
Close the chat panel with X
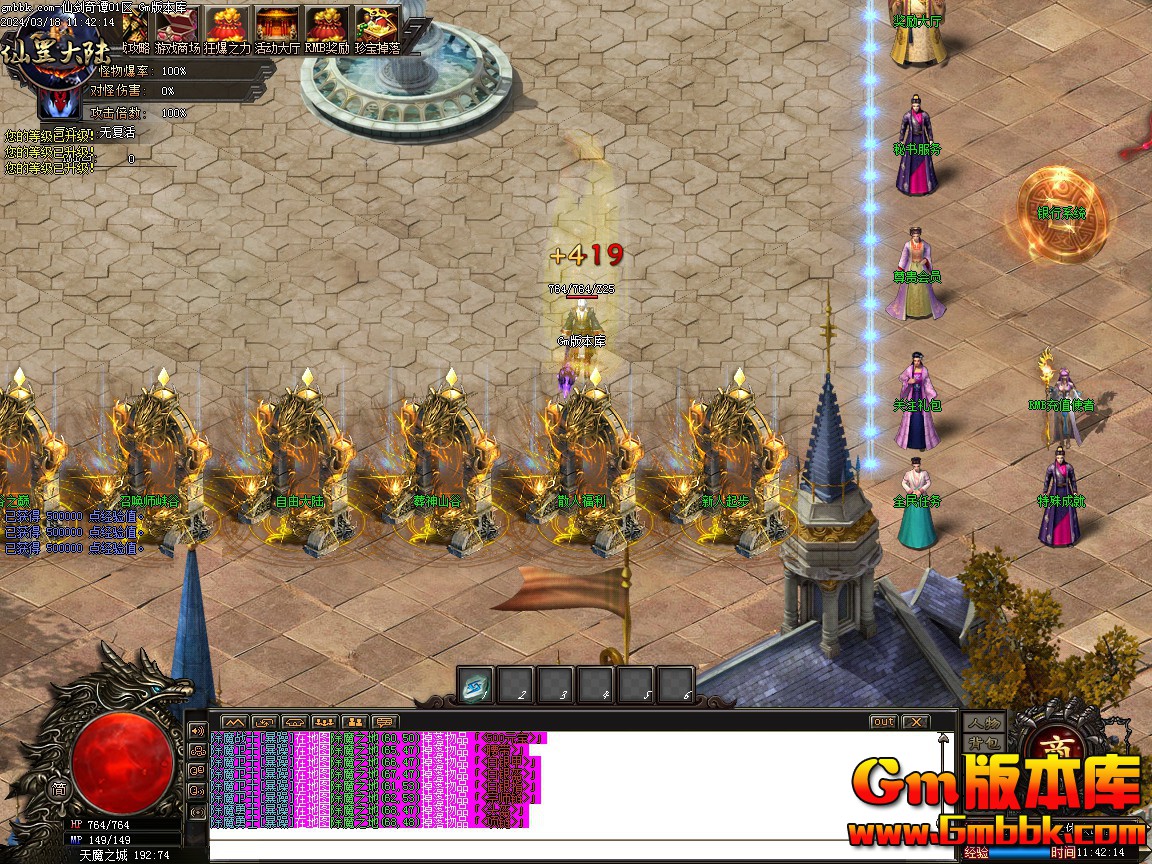[915, 722]
